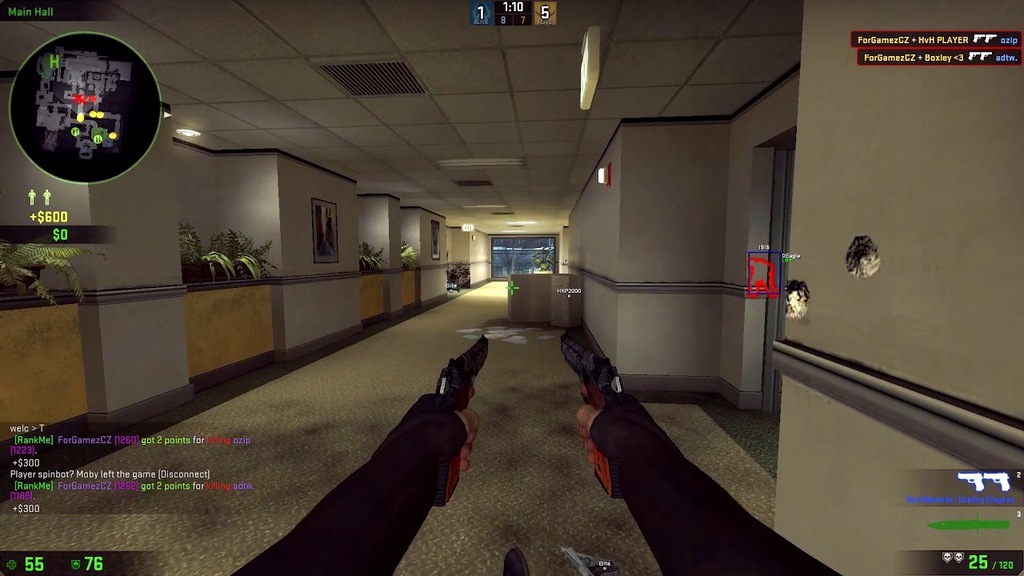This screenshot has width=1024, height=576.
Task: Click the kill feed entry for adtw.
Action: 940,57
